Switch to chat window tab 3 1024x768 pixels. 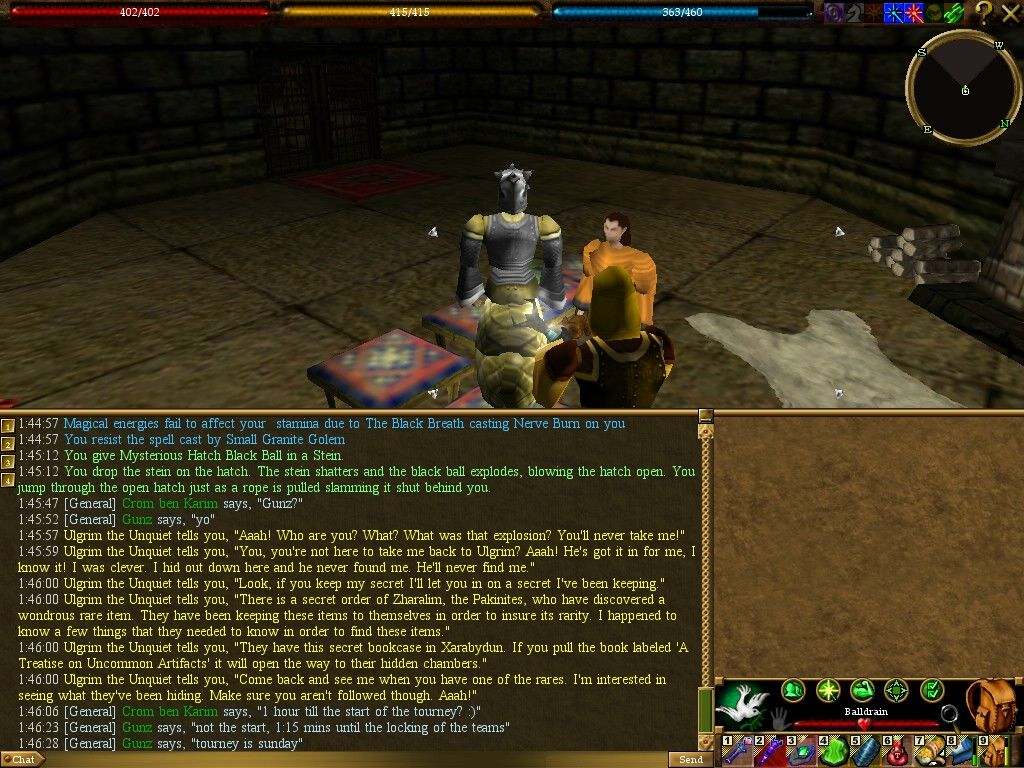[x=8, y=462]
